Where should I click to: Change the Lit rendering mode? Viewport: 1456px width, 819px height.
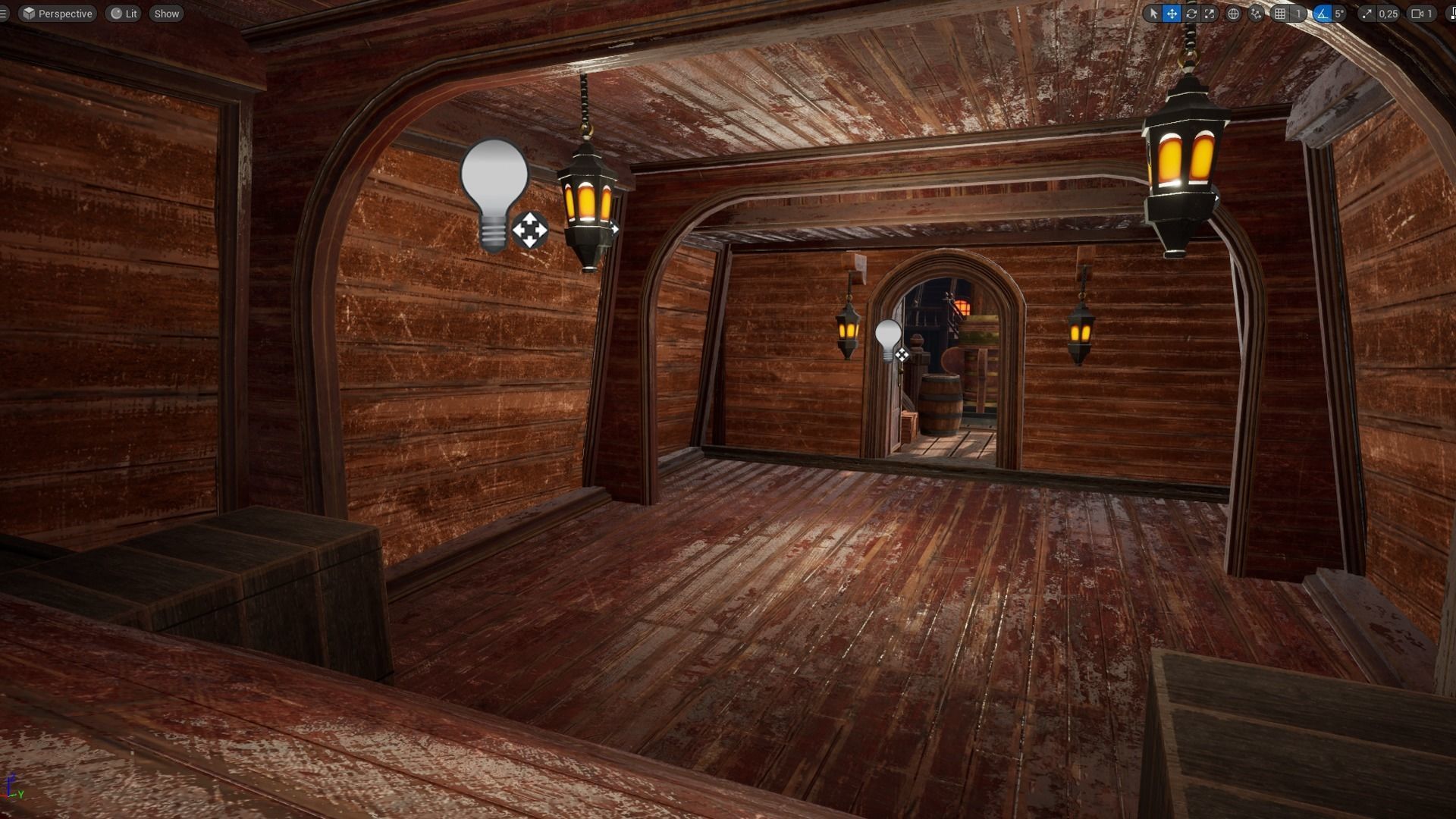[124, 14]
